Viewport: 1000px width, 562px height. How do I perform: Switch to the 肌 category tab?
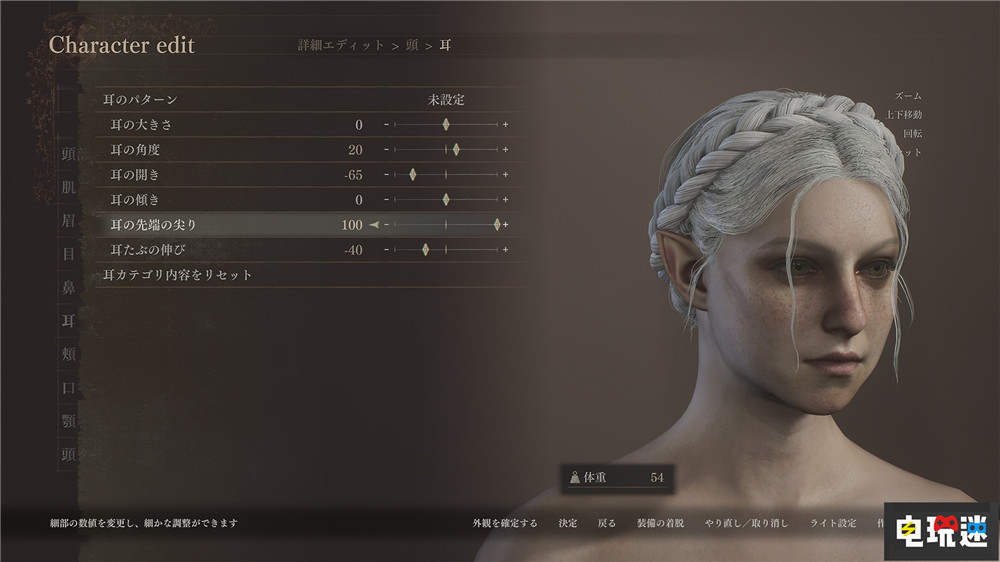(69, 188)
